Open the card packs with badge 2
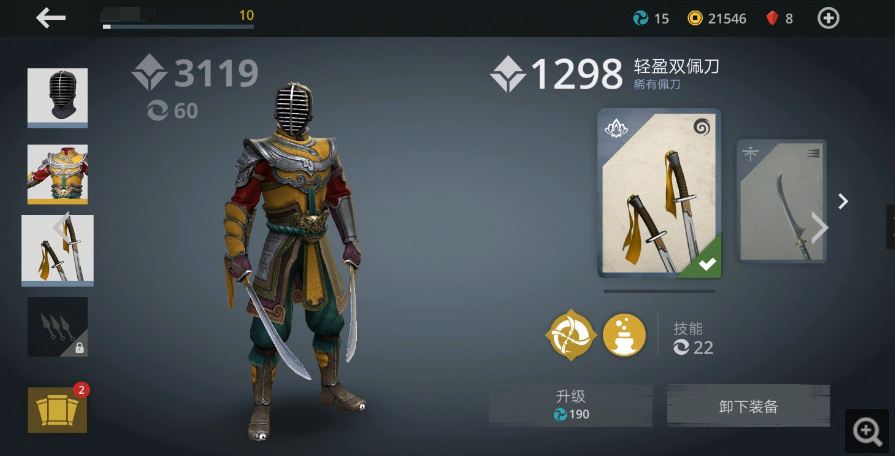This screenshot has height=456, width=895. click(57, 408)
